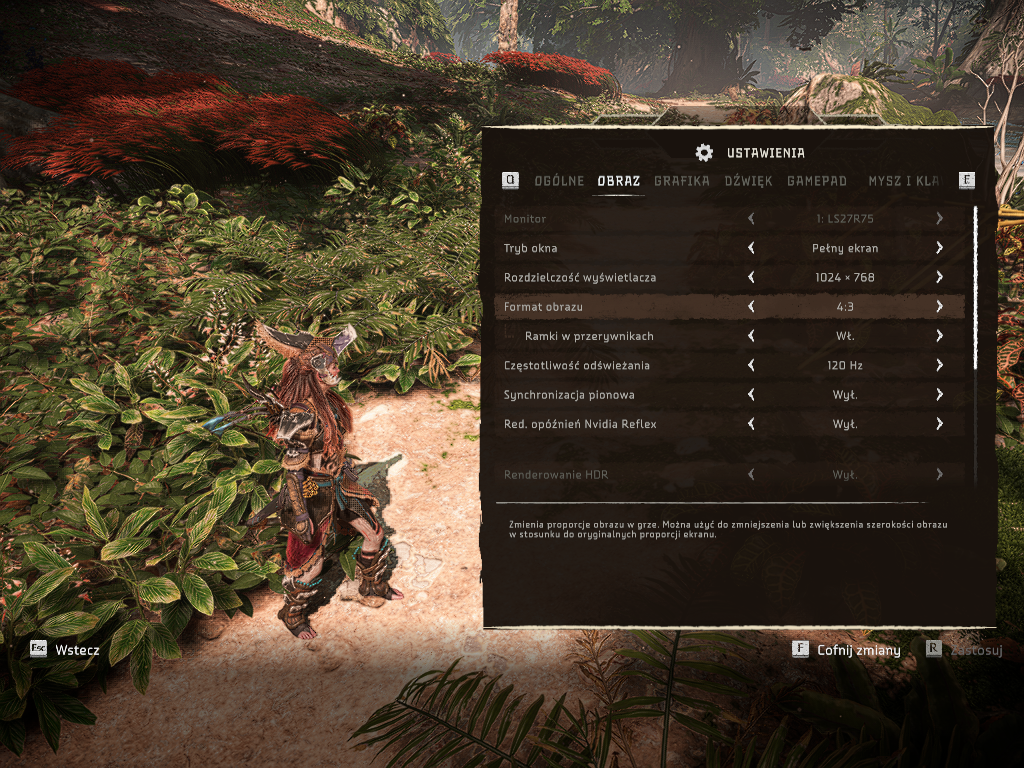The image size is (1024, 768).
Task: Revert changes with Cofnij zmiany
Action: (x=847, y=650)
